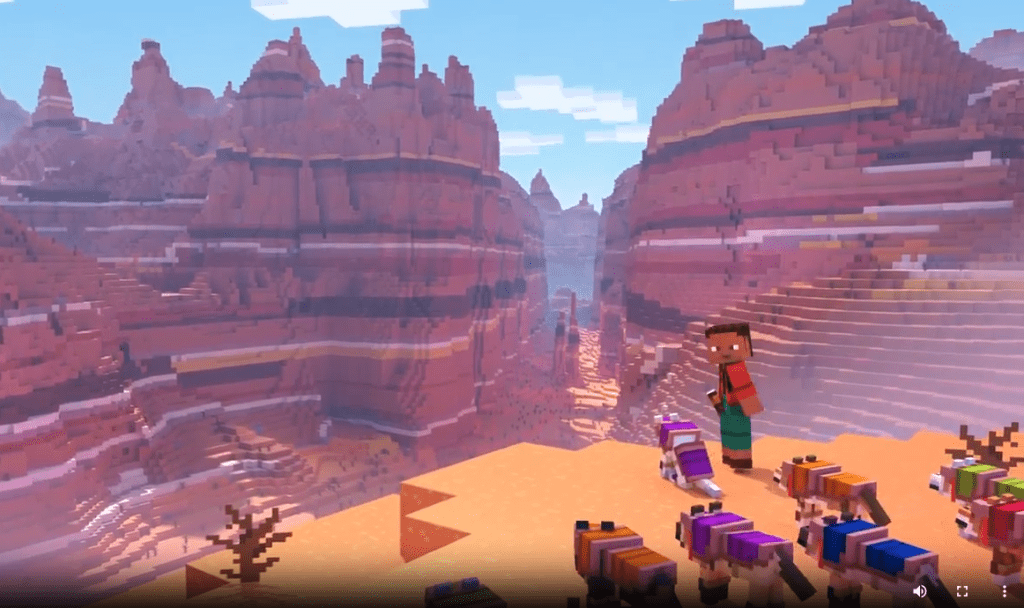Mute the video with the speaker icon
1024x608 pixels.
click(x=920, y=591)
